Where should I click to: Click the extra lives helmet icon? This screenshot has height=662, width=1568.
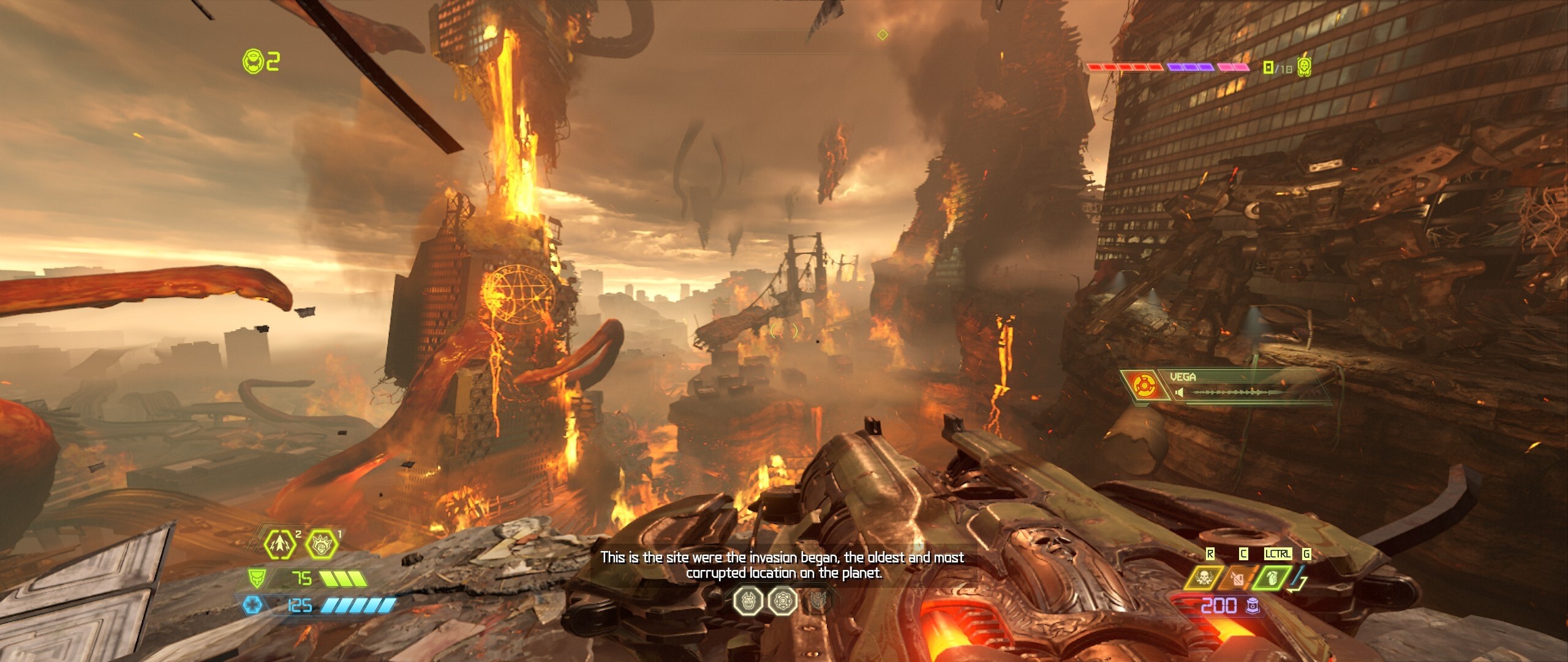click(x=252, y=61)
